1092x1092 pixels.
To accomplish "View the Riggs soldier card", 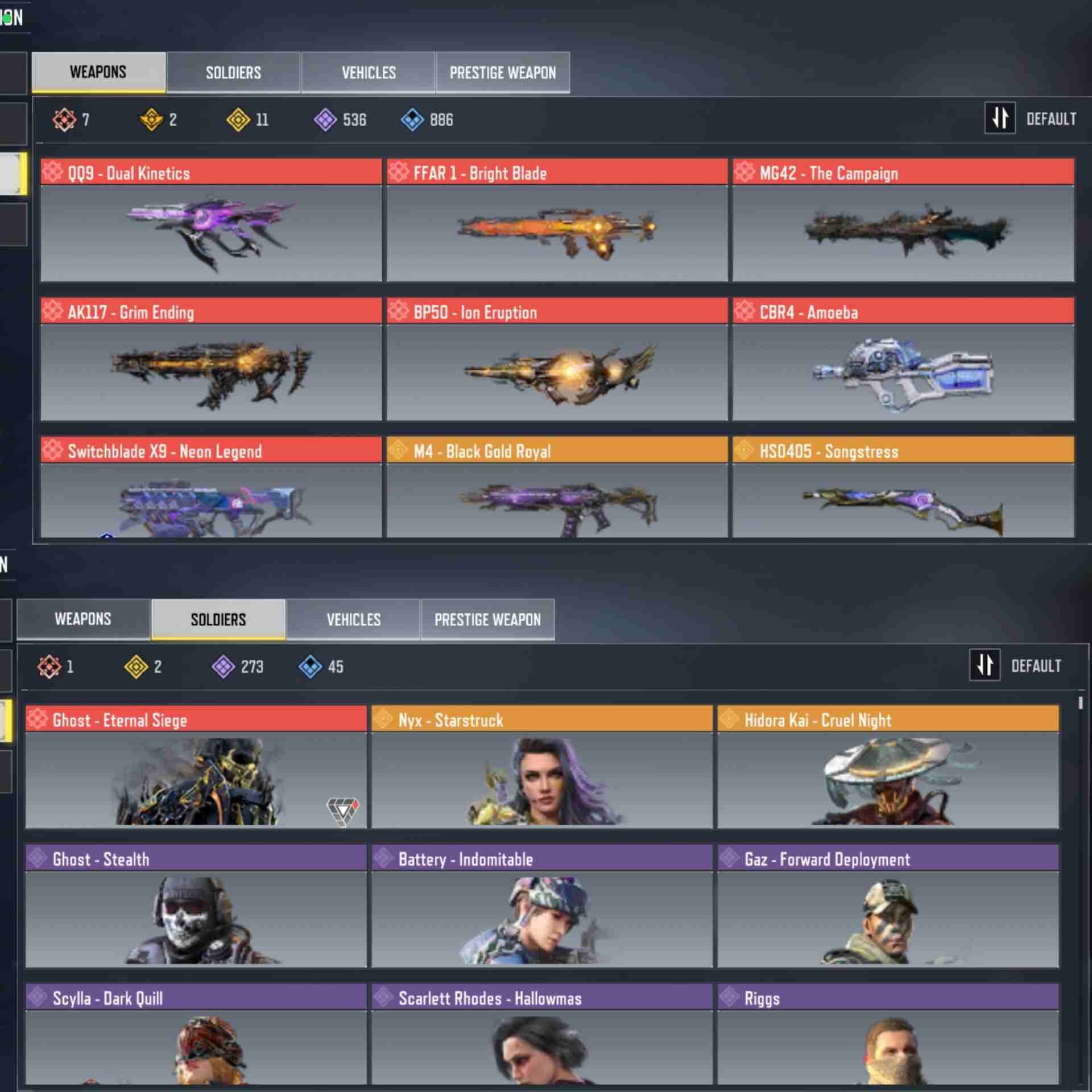I will pos(888,1034).
